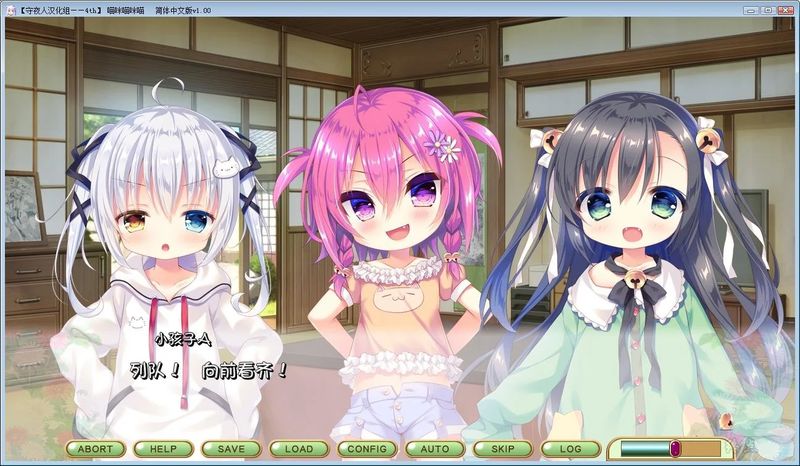
Task: Open the HELP screen
Action: coord(163,449)
